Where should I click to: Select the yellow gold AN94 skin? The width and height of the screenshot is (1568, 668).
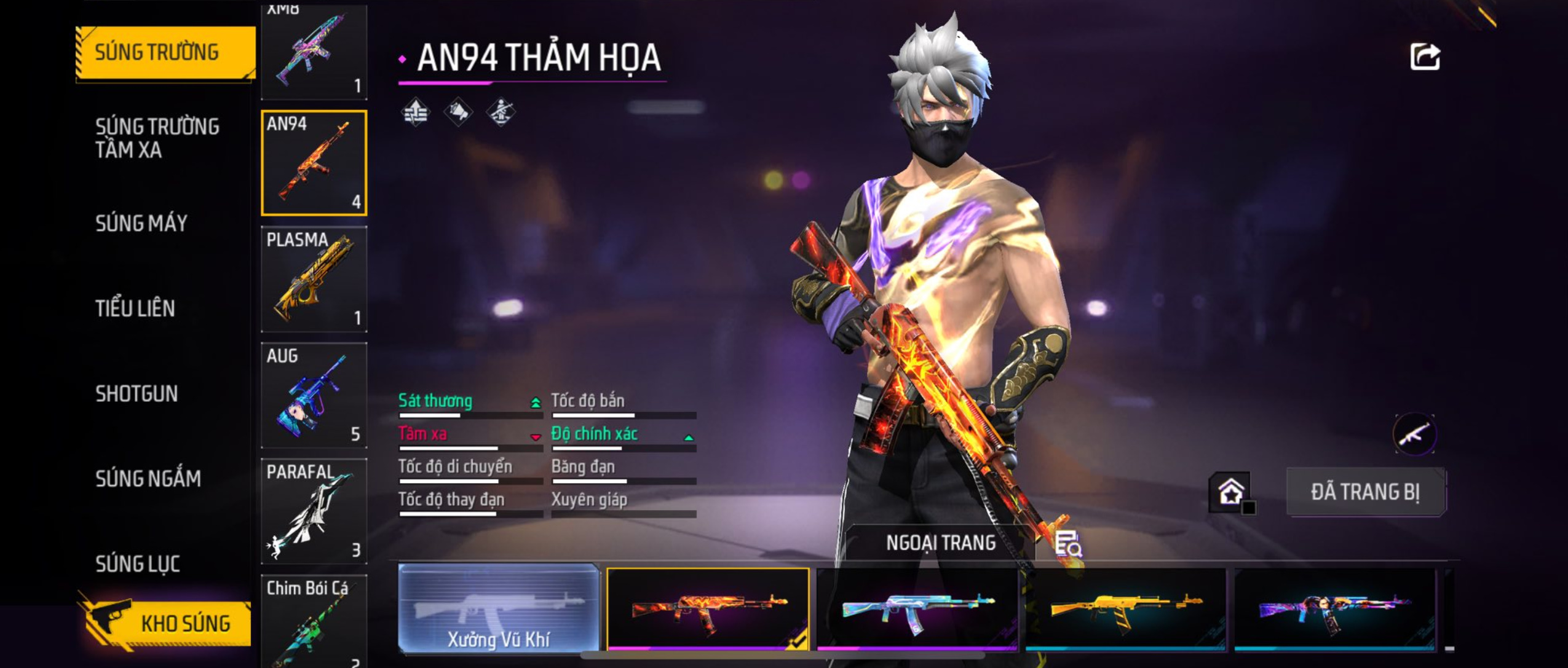[x=1126, y=608]
